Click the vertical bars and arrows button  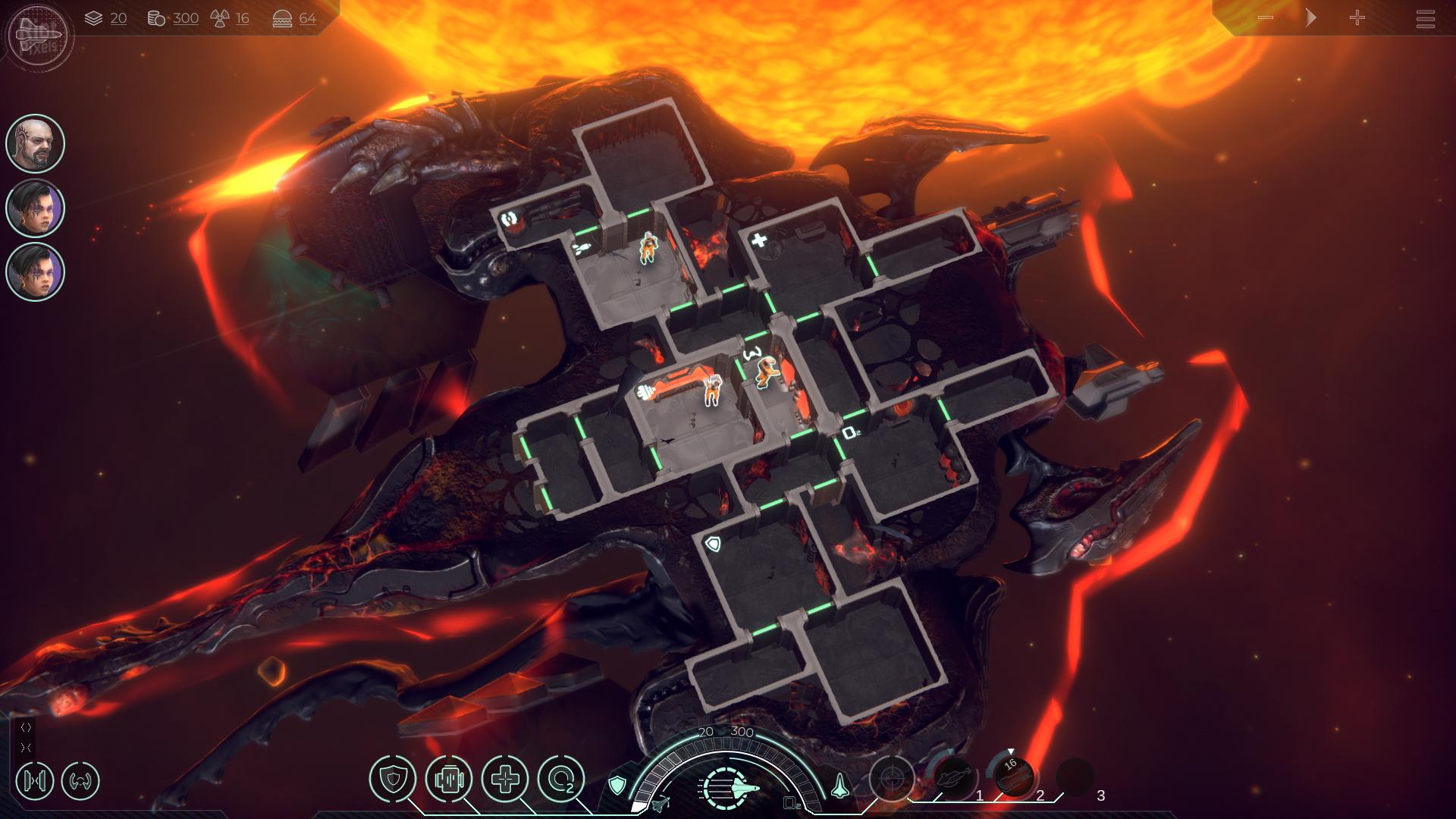pos(35,780)
